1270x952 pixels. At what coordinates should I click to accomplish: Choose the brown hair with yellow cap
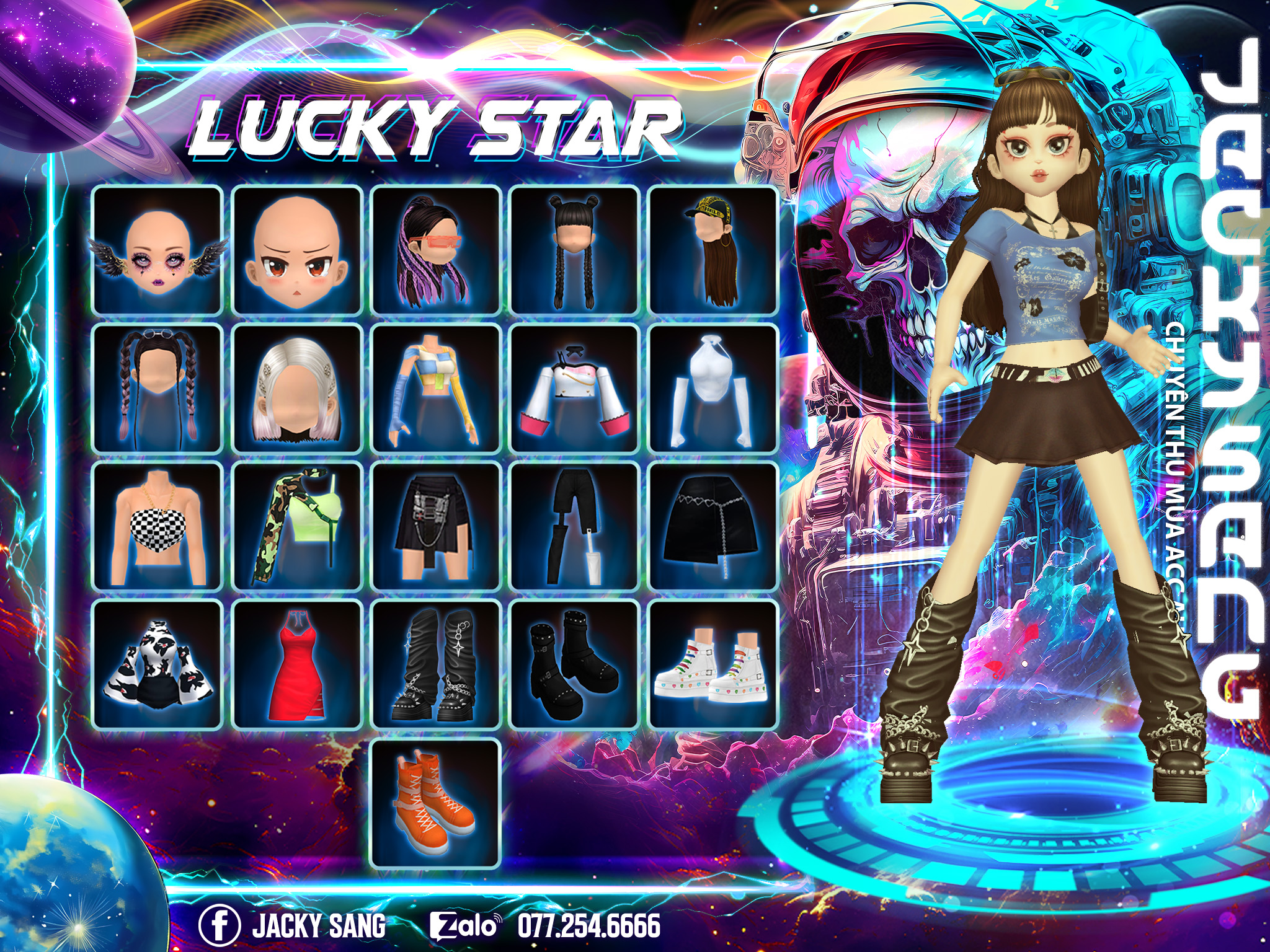[x=713, y=250]
